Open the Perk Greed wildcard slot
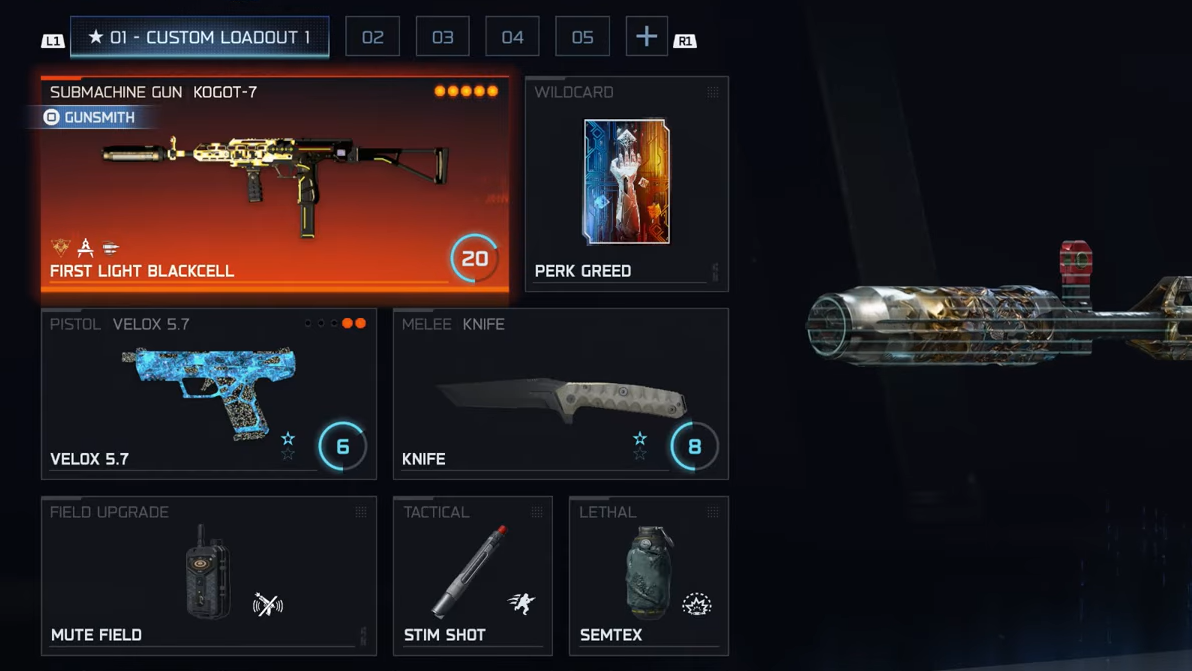The image size is (1192, 671). [x=626, y=185]
